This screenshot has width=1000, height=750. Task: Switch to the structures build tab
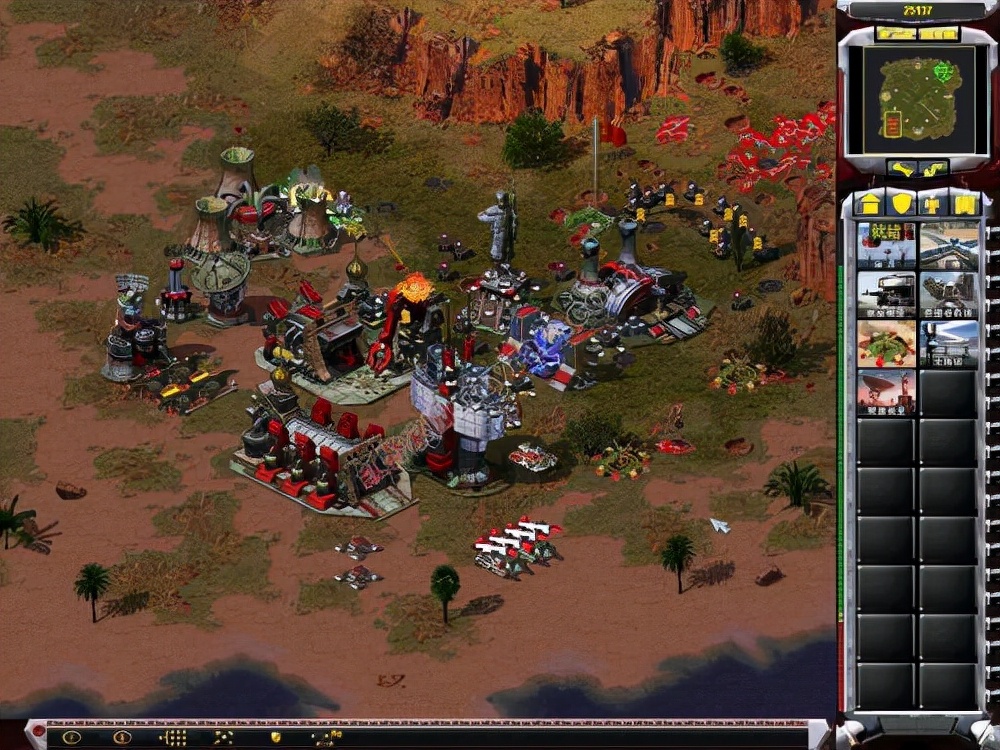coord(870,204)
